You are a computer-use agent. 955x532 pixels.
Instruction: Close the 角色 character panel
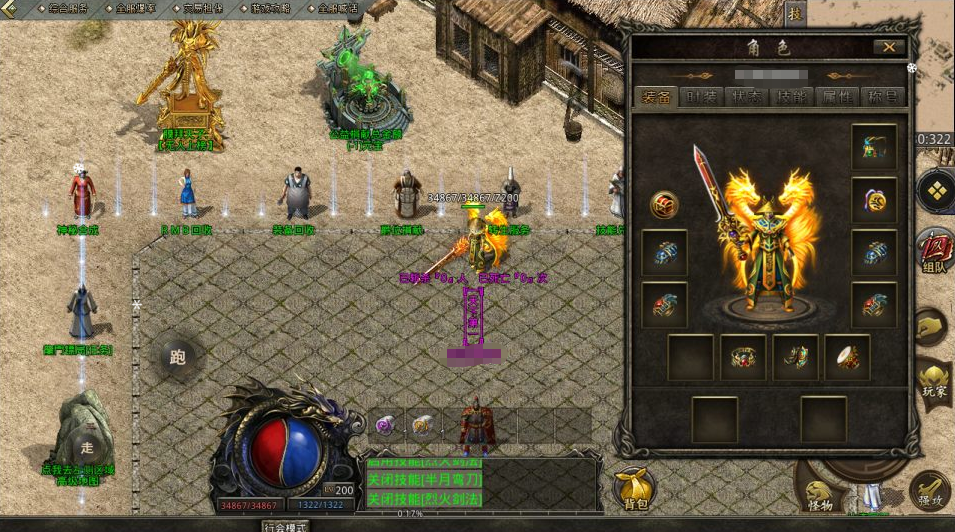pyautogui.click(x=889, y=47)
